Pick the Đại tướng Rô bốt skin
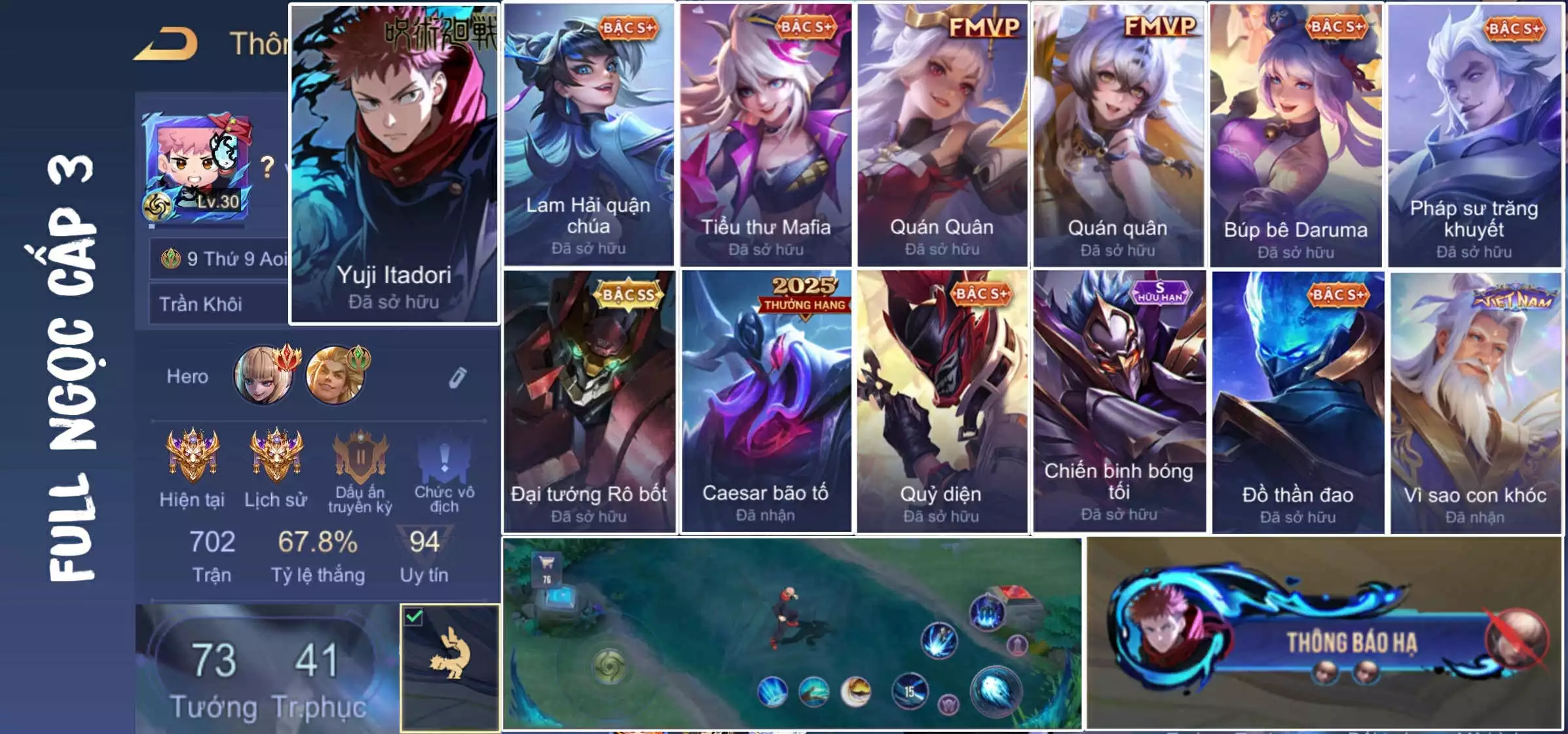 pos(588,401)
